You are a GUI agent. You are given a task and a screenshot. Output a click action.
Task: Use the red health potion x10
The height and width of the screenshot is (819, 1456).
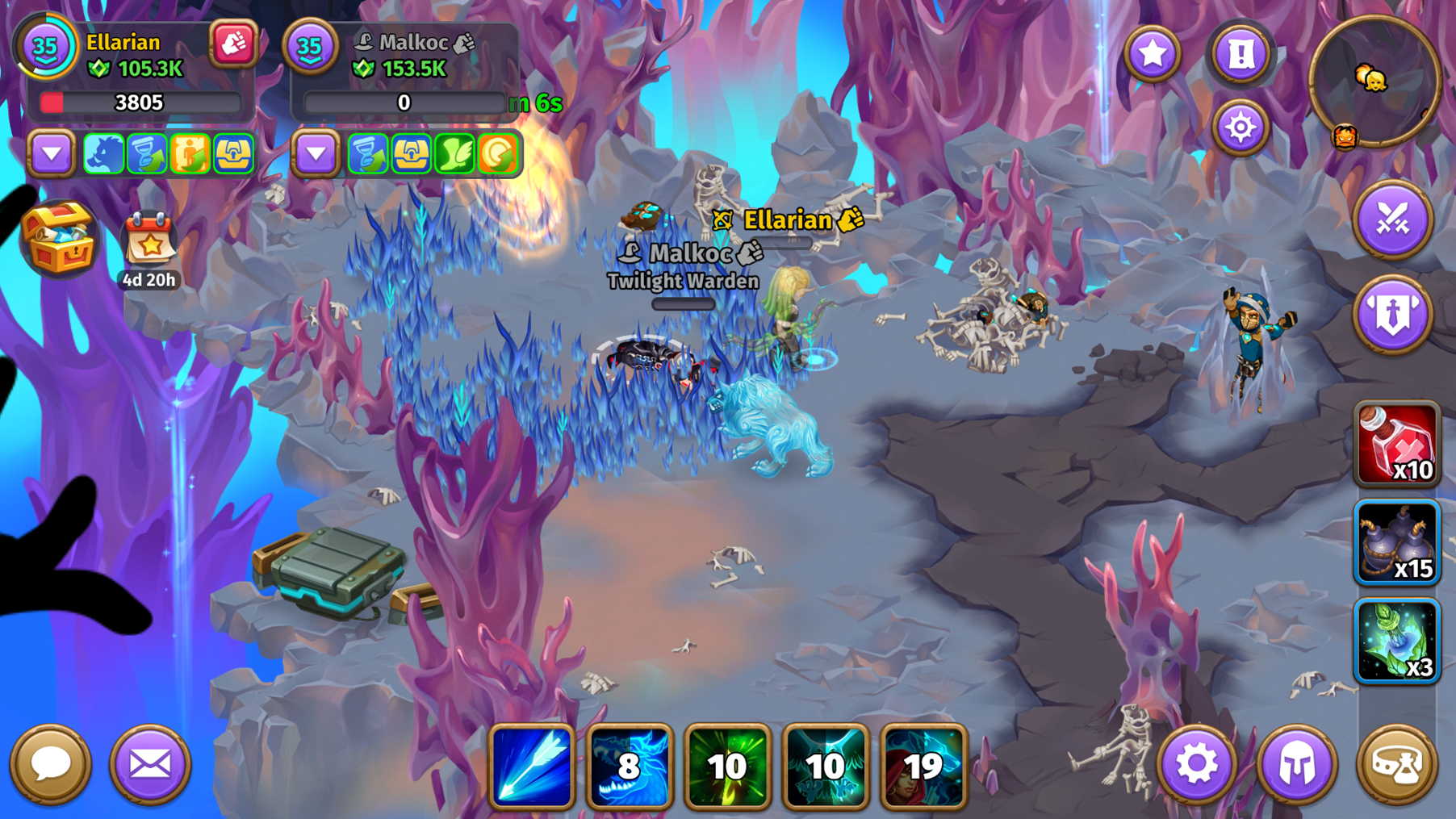point(1396,445)
